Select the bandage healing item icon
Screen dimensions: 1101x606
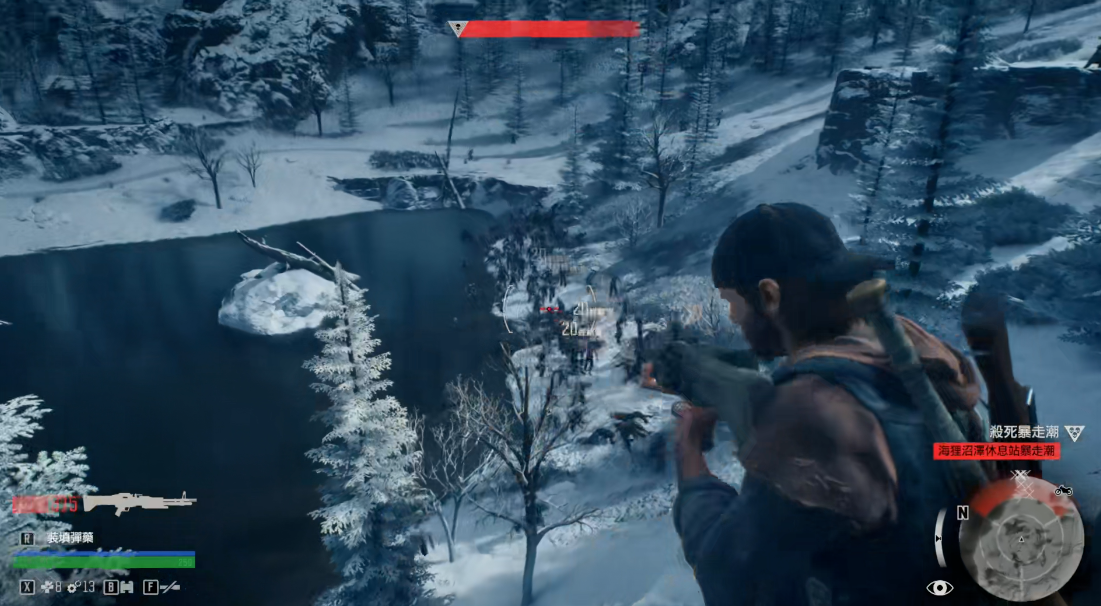47,587
